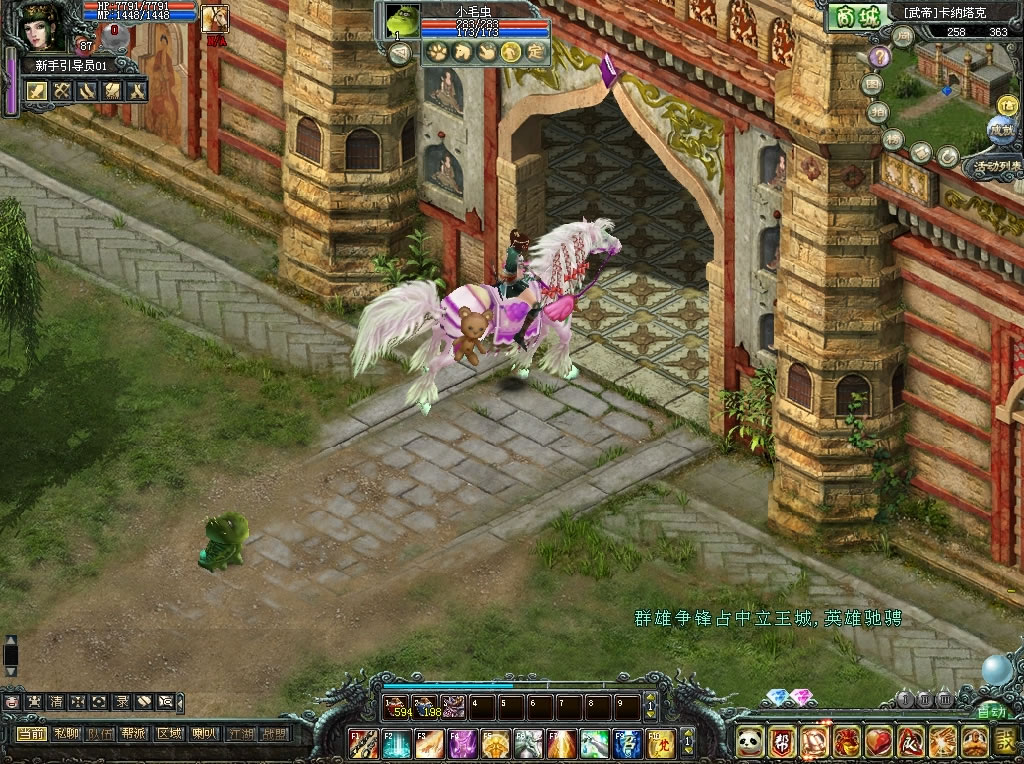The width and height of the screenshot is (1024, 764).
Task: Use the red potion in slot 1
Action: [x=399, y=707]
